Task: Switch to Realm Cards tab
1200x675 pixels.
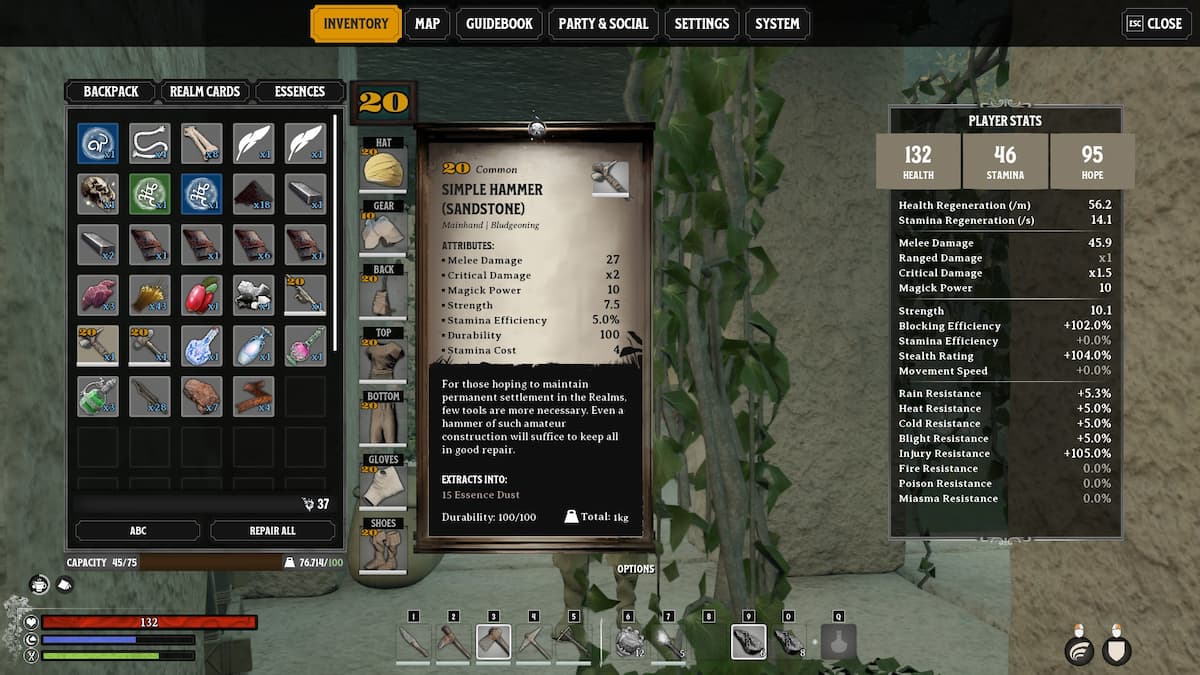Action: click(205, 91)
